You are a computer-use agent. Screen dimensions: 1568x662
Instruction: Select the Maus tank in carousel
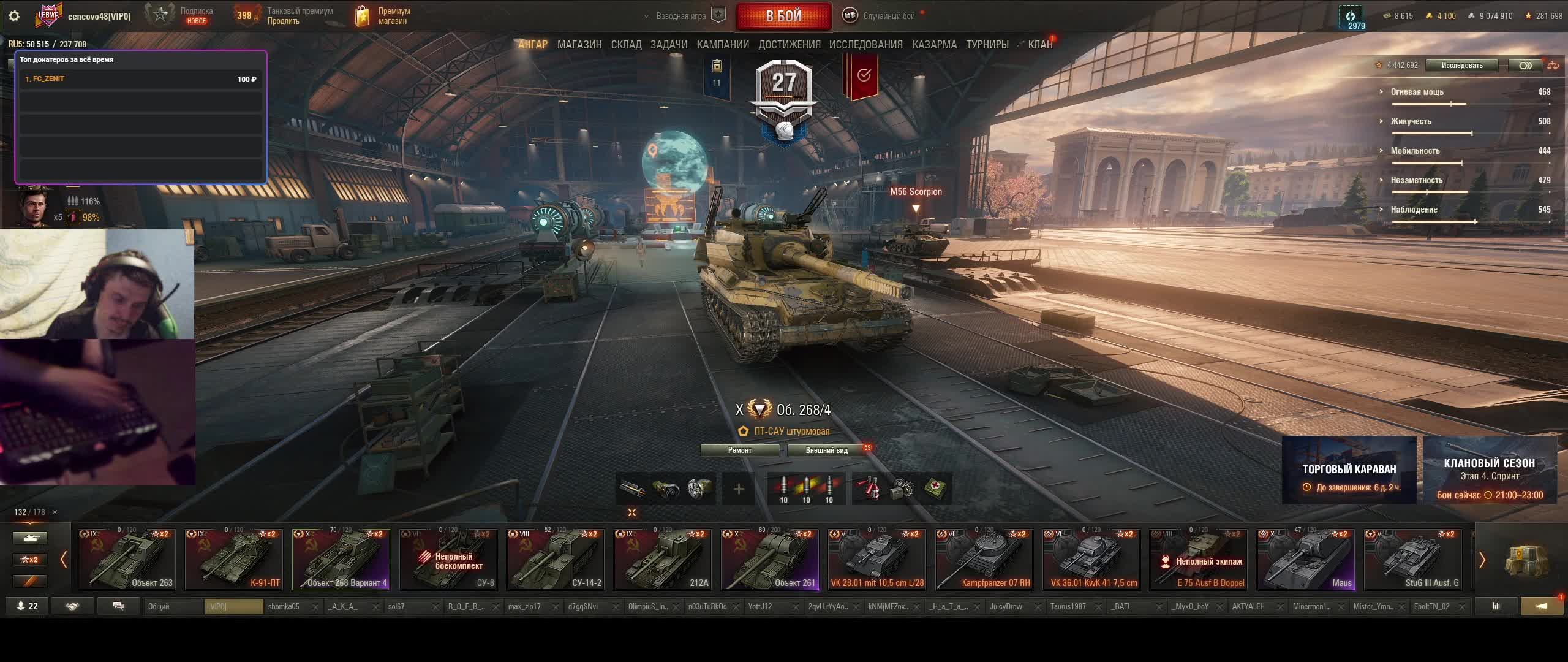pyautogui.click(x=1306, y=559)
